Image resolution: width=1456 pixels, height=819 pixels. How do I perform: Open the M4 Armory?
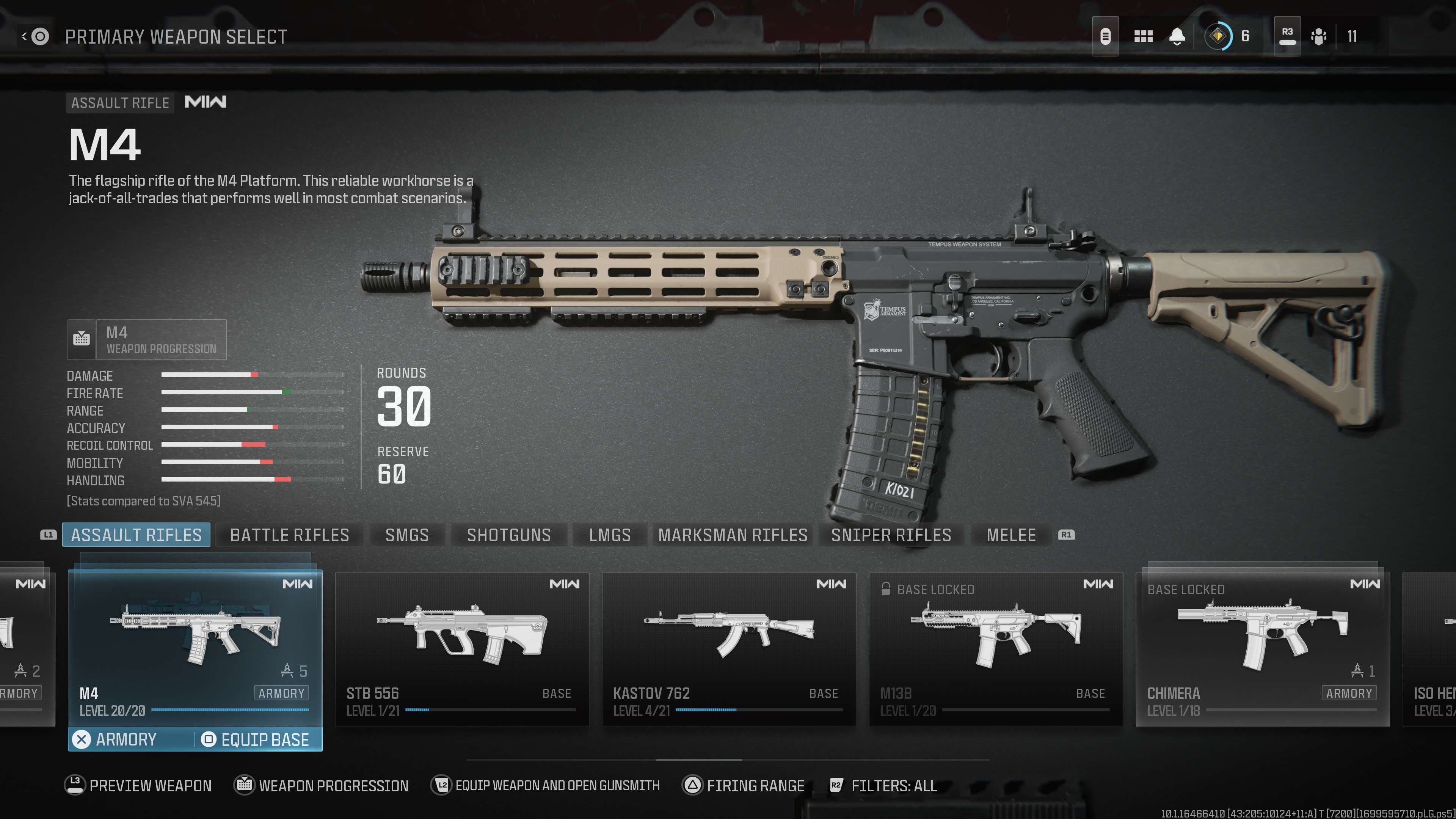click(126, 739)
